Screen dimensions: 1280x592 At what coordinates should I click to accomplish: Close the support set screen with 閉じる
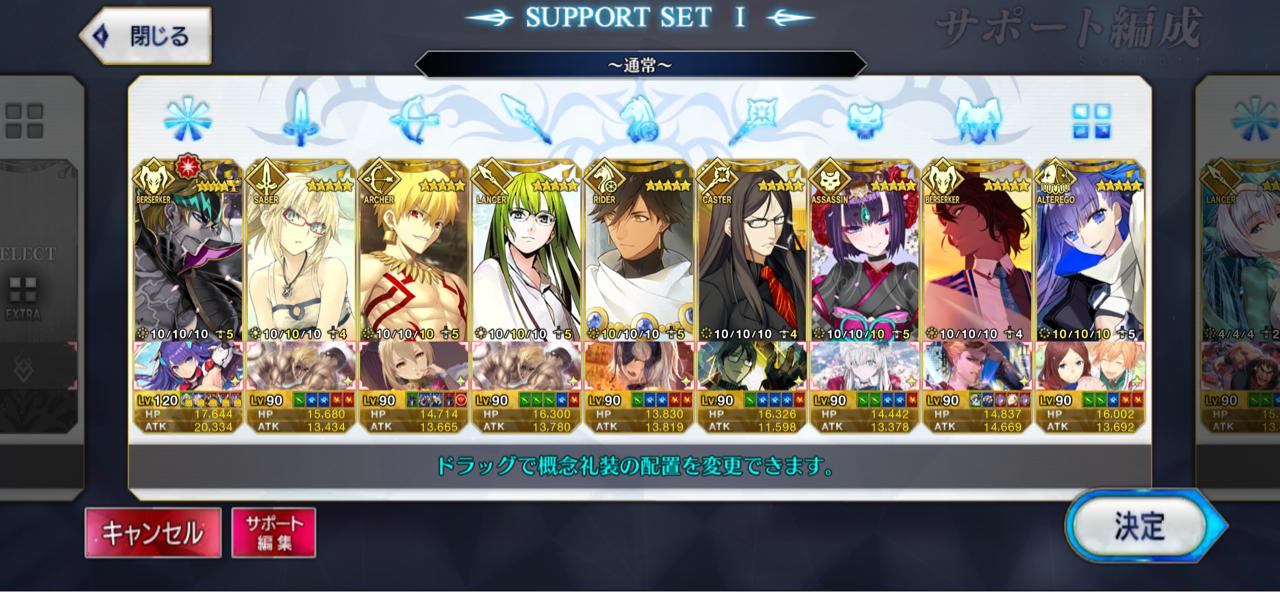point(146,37)
